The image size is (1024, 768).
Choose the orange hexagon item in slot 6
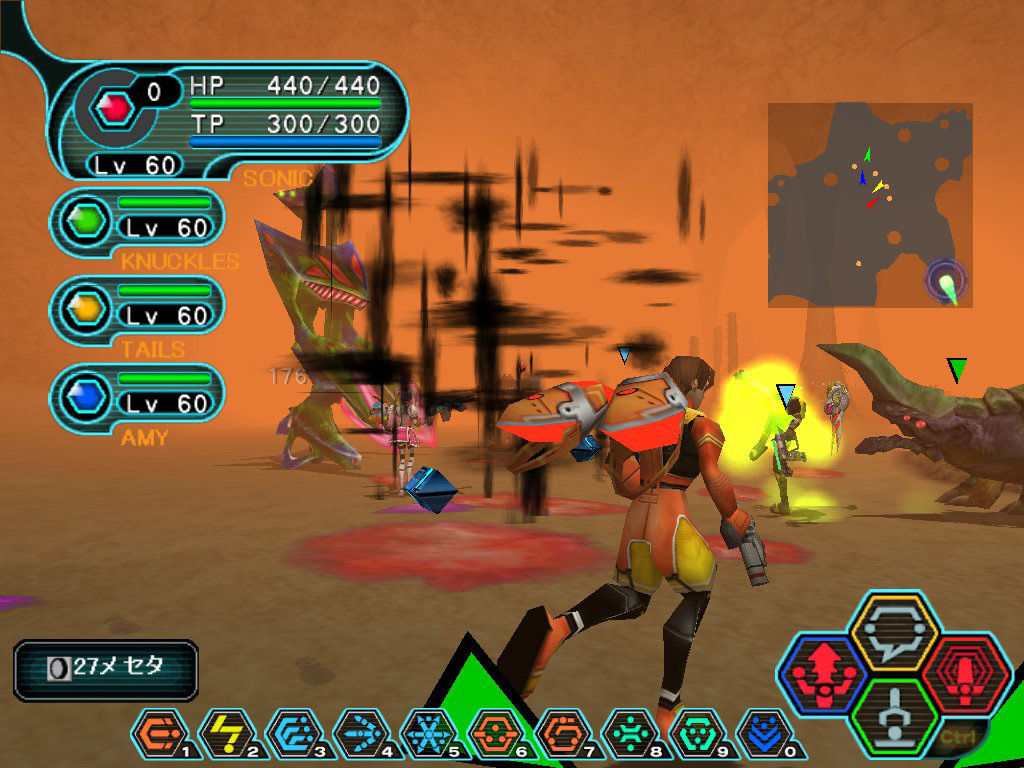point(493,734)
